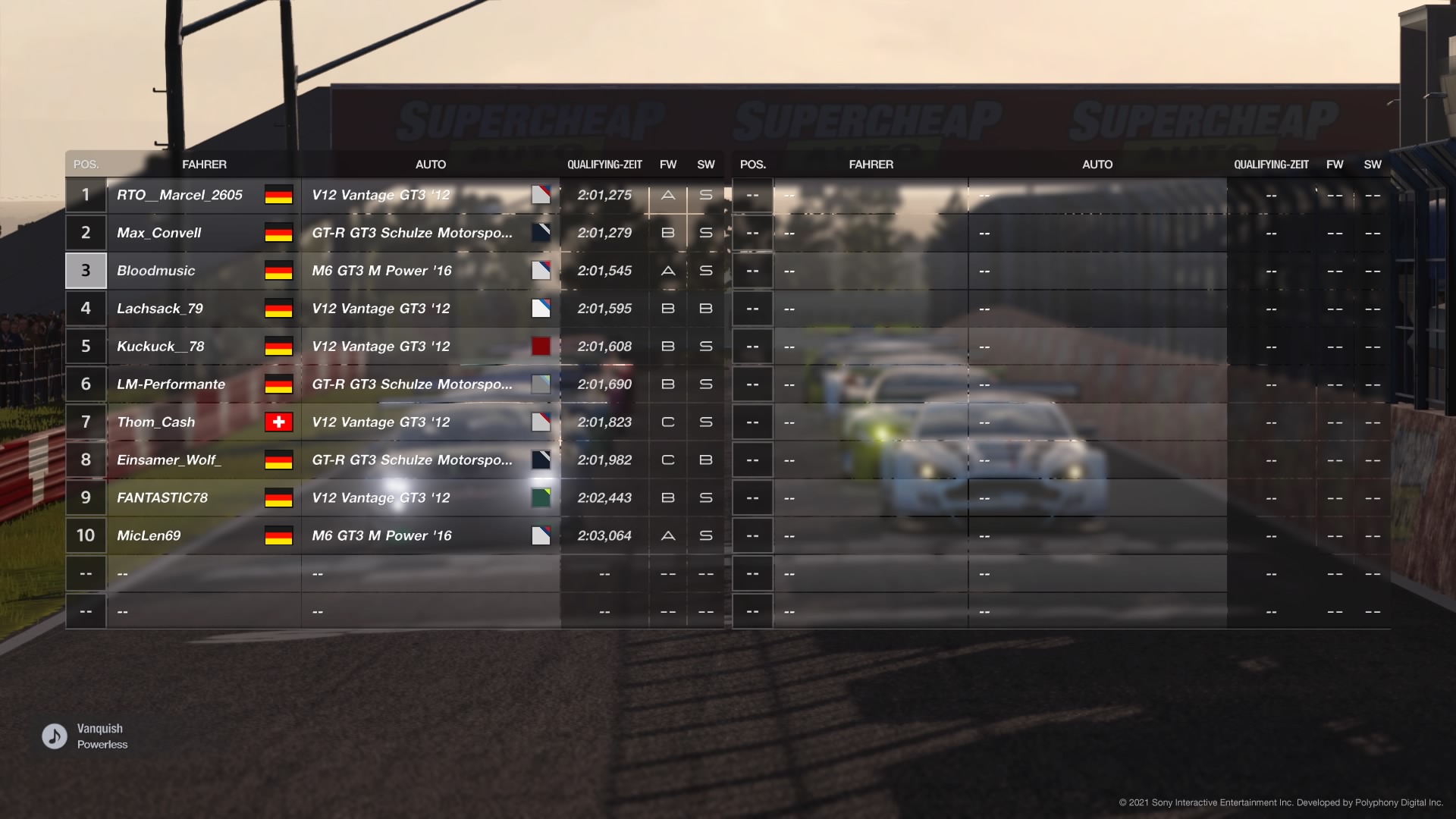Click the German flag beside RTO__Marcel_2605
1456x819 pixels.
279,195
